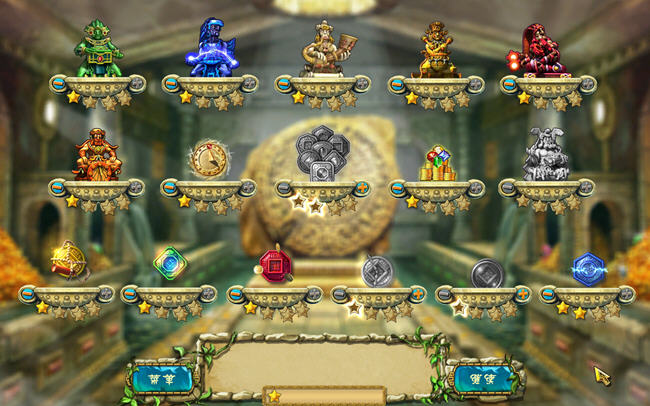Viewport: 650px width, 406px height.
Task: Select the orange seated statue
Action: (x=97, y=154)
